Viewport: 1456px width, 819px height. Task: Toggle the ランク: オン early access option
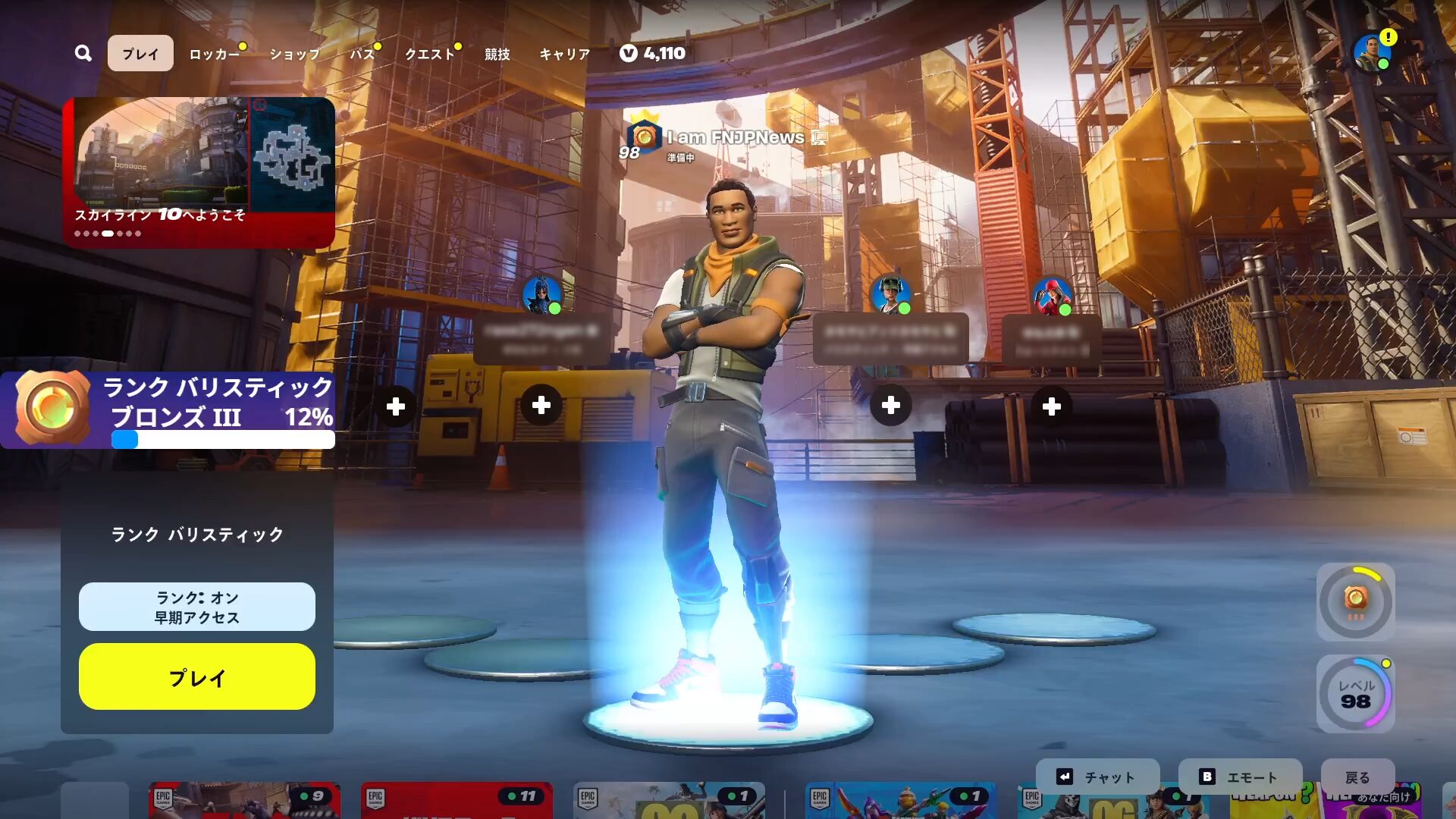pyautogui.click(x=197, y=607)
